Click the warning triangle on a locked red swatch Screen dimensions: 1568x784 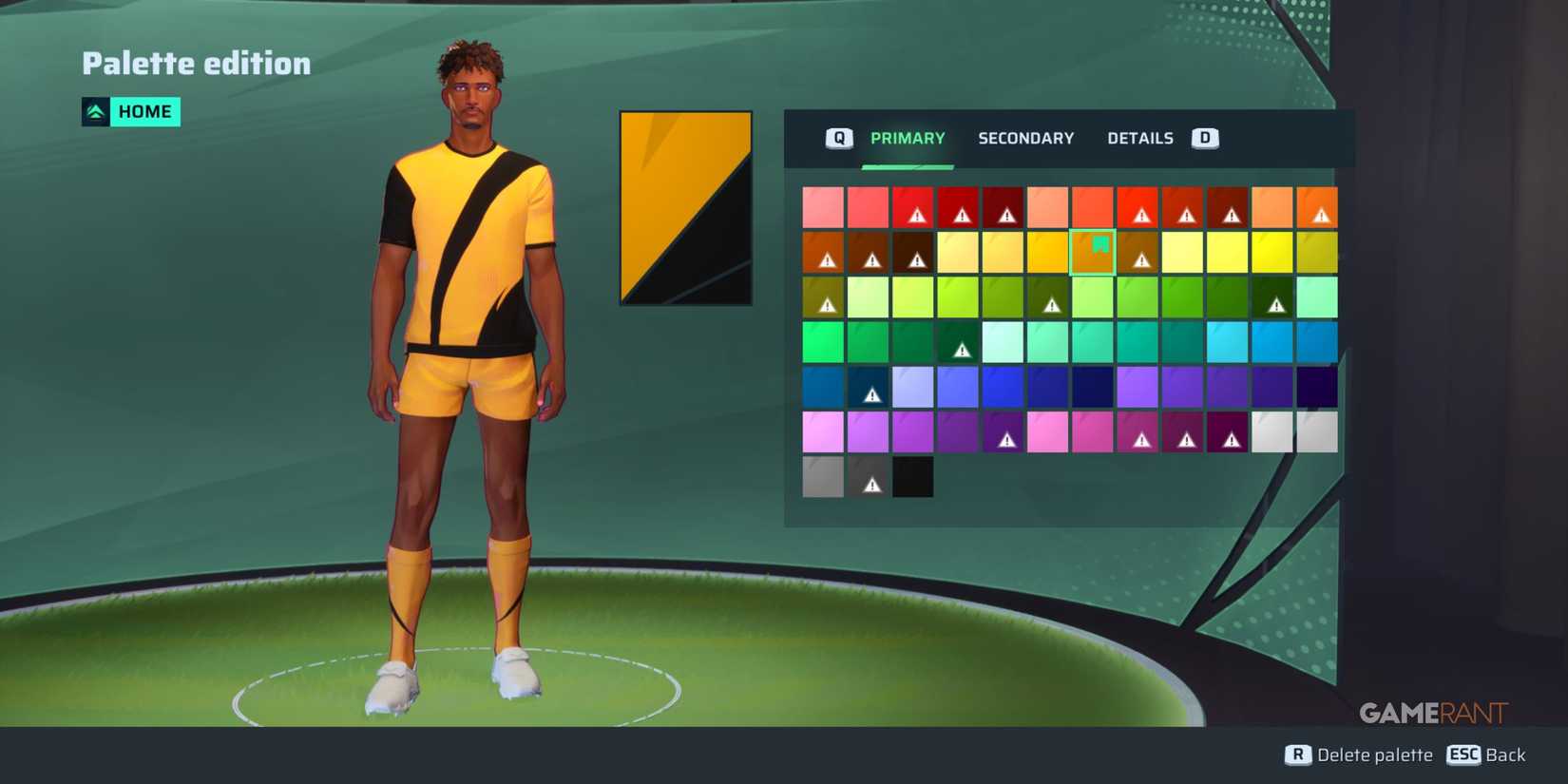point(917,215)
